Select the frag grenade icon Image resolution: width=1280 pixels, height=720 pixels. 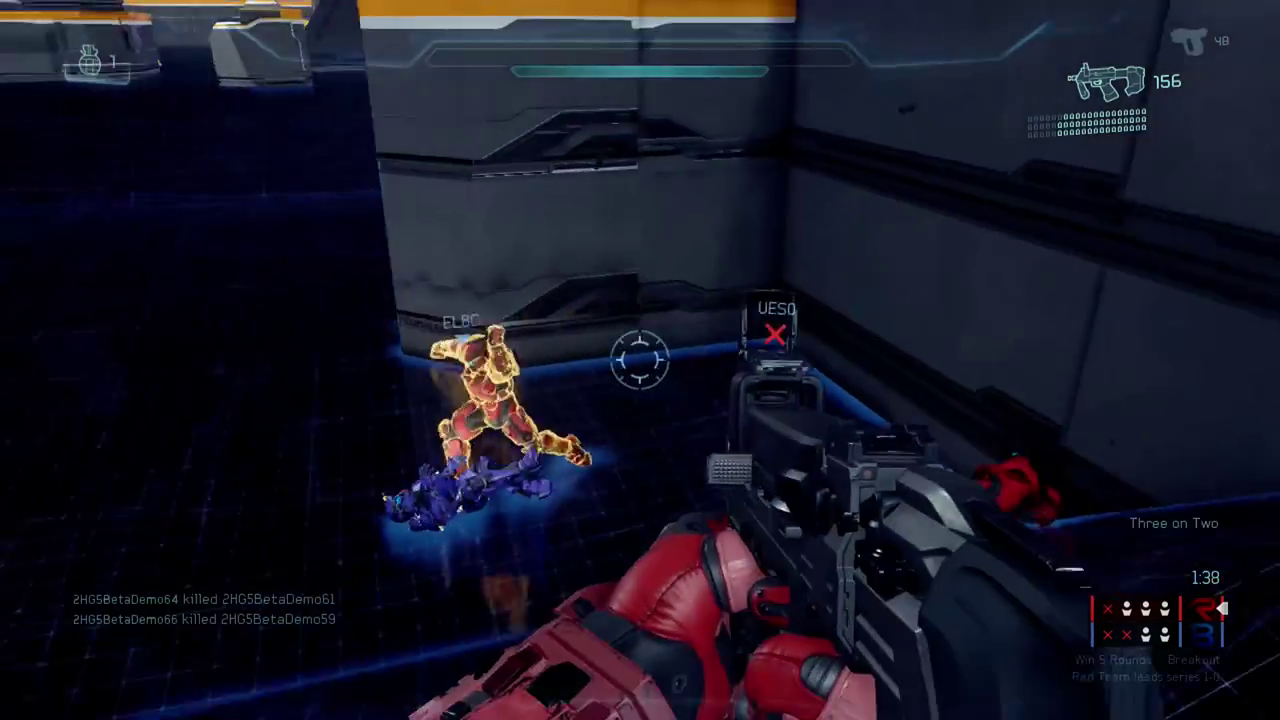[x=92, y=62]
